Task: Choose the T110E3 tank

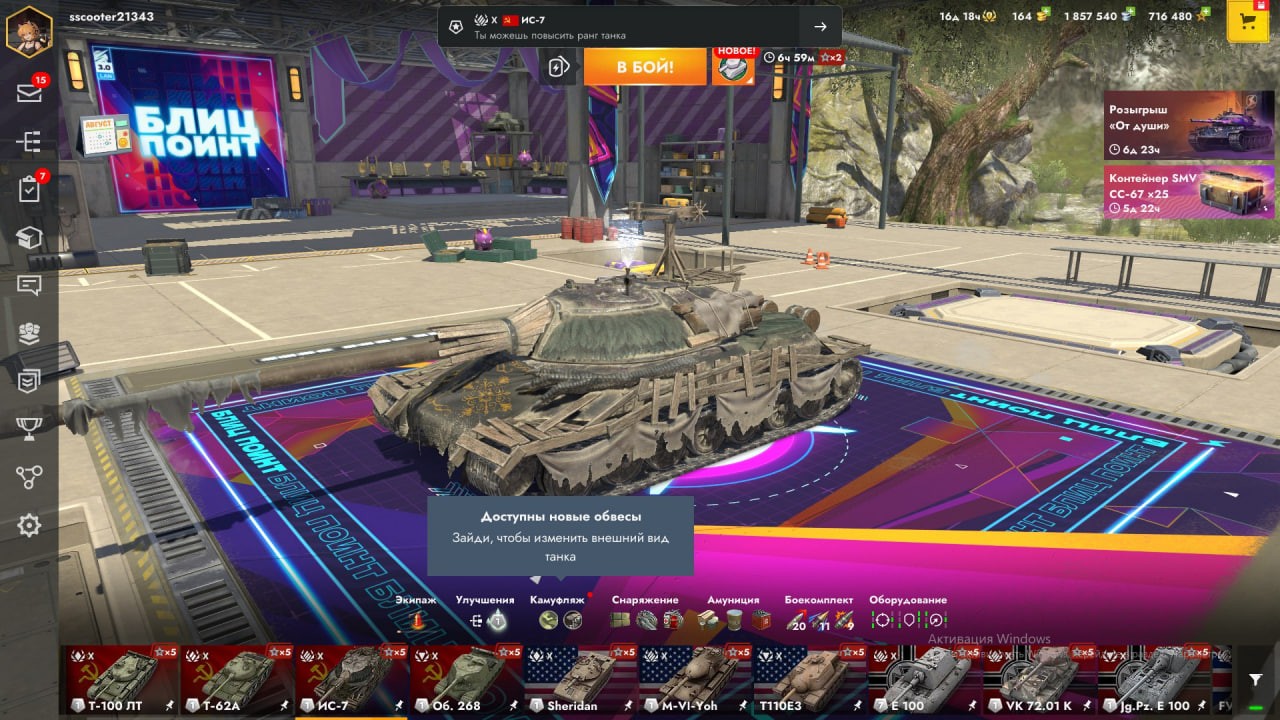Action: 810,679
